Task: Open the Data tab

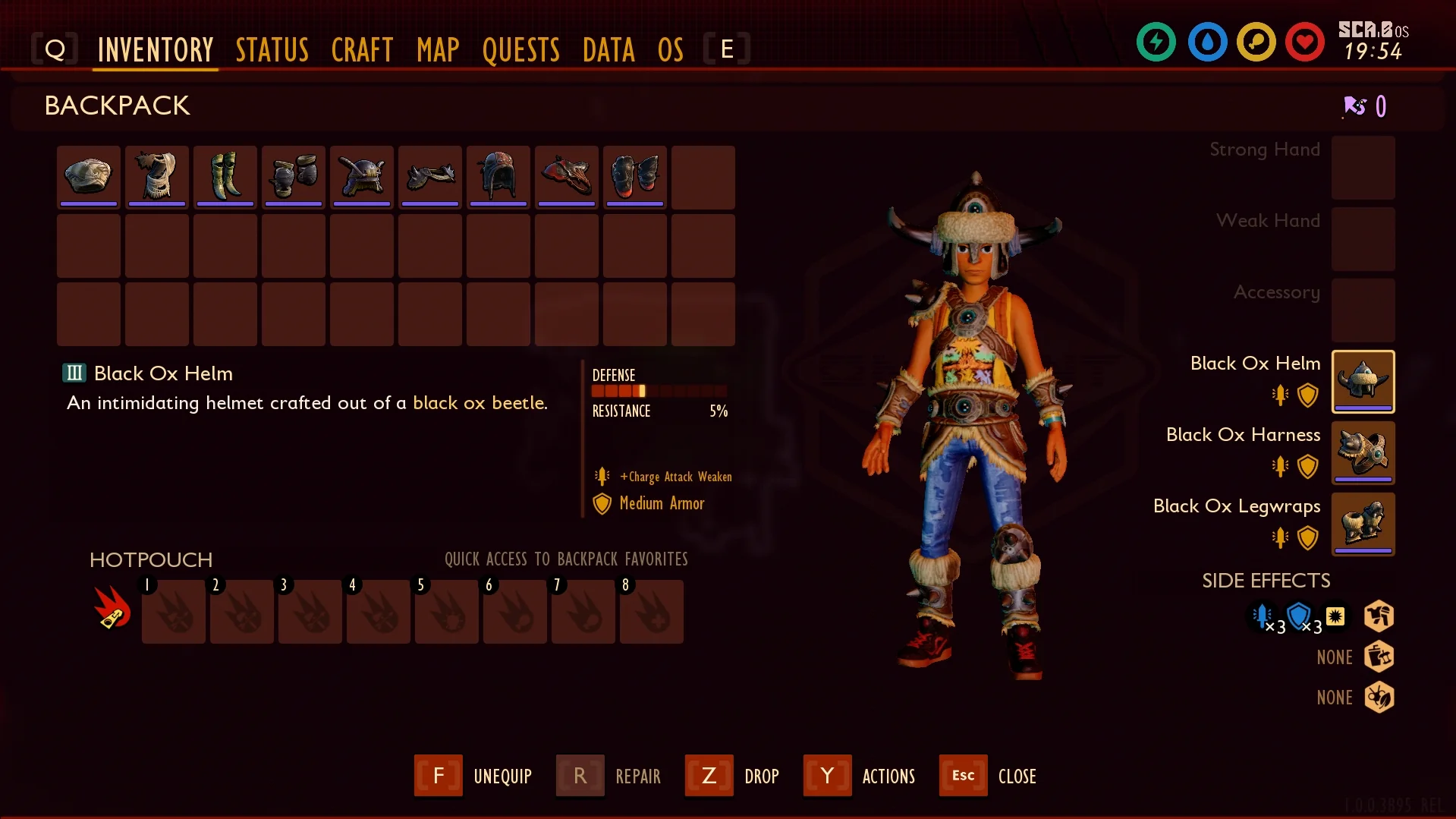Action: coord(609,50)
